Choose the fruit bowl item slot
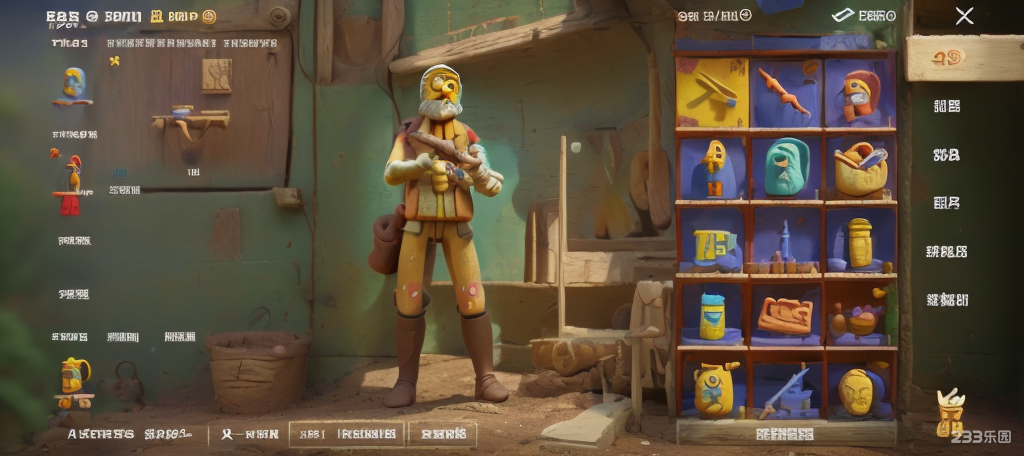This screenshot has width=1024, height=456. pyautogui.click(x=859, y=317)
